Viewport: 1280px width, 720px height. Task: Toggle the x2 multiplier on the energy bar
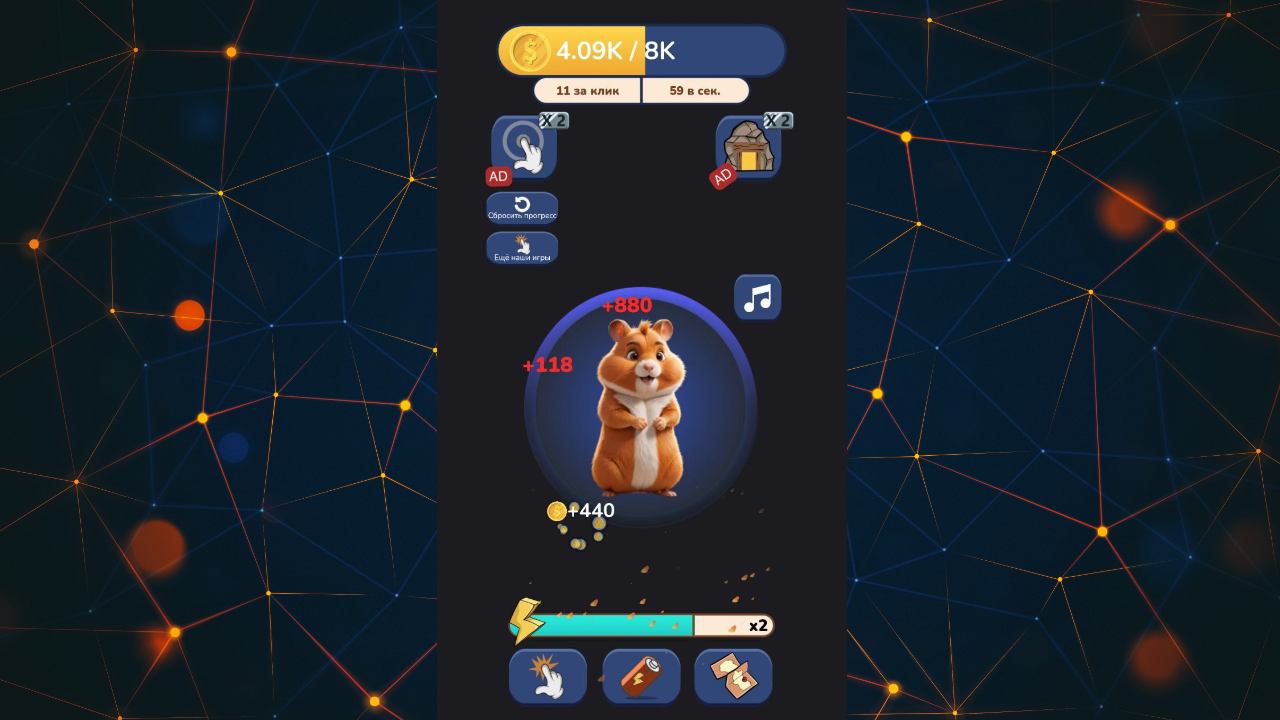758,625
